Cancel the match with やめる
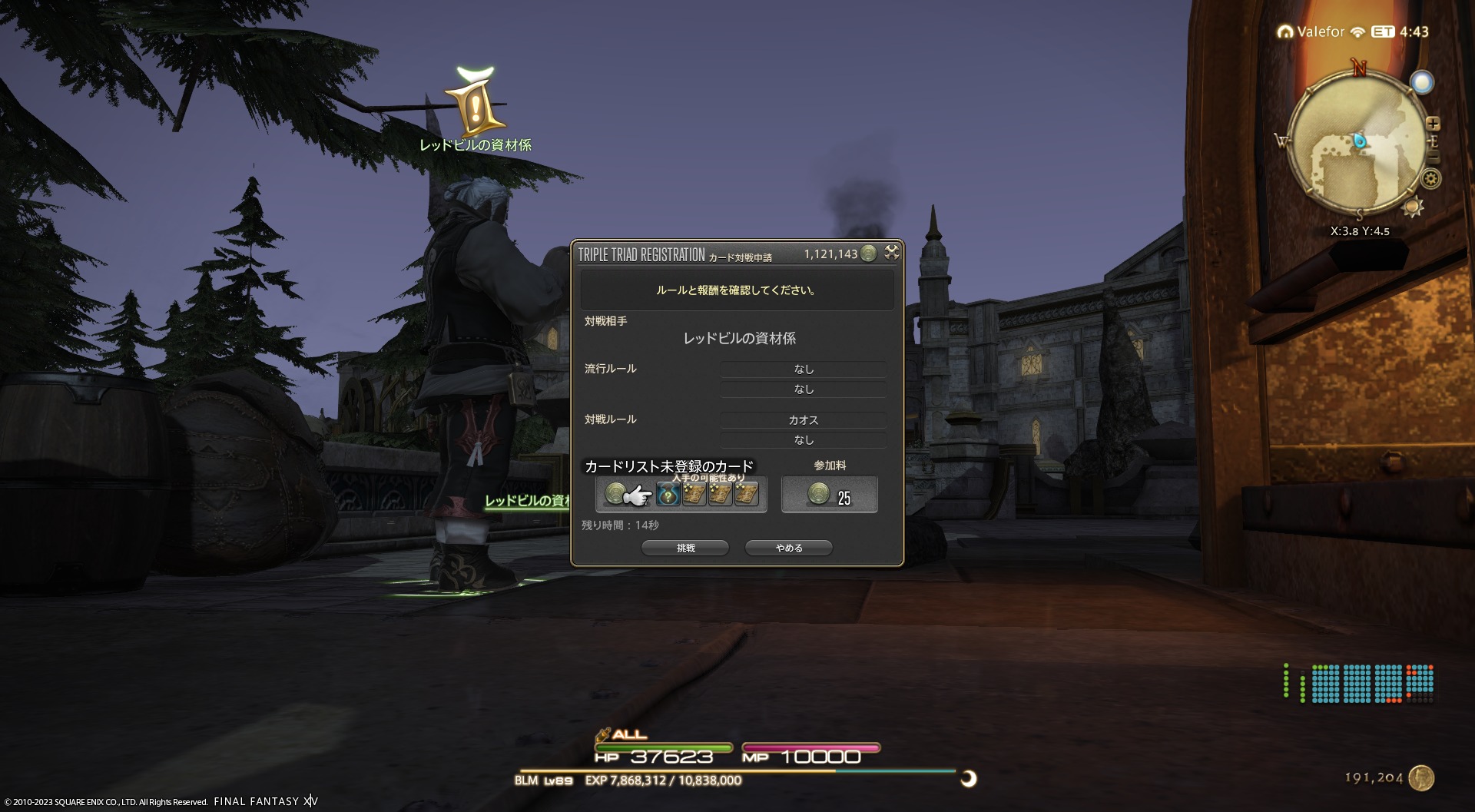The image size is (1475, 812). [789, 548]
